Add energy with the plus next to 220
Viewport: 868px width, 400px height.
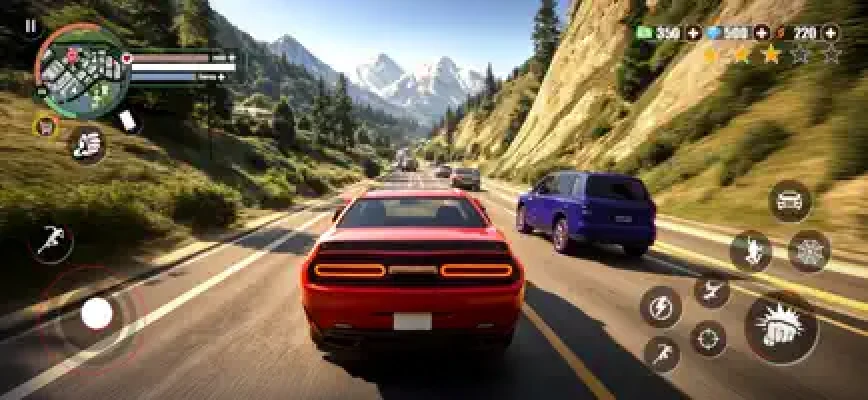pyautogui.click(x=831, y=33)
